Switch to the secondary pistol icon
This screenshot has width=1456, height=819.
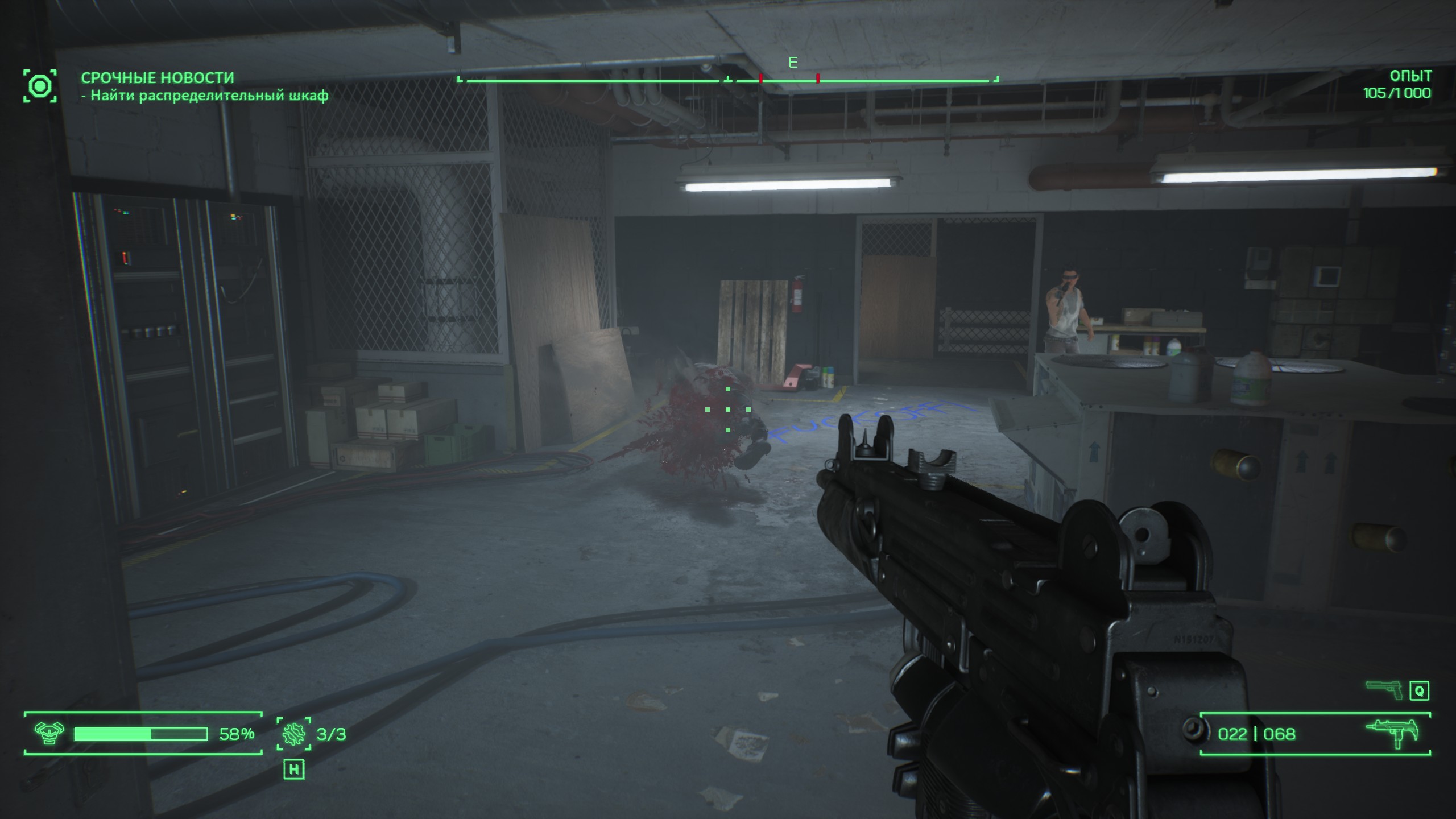(1383, 690)
